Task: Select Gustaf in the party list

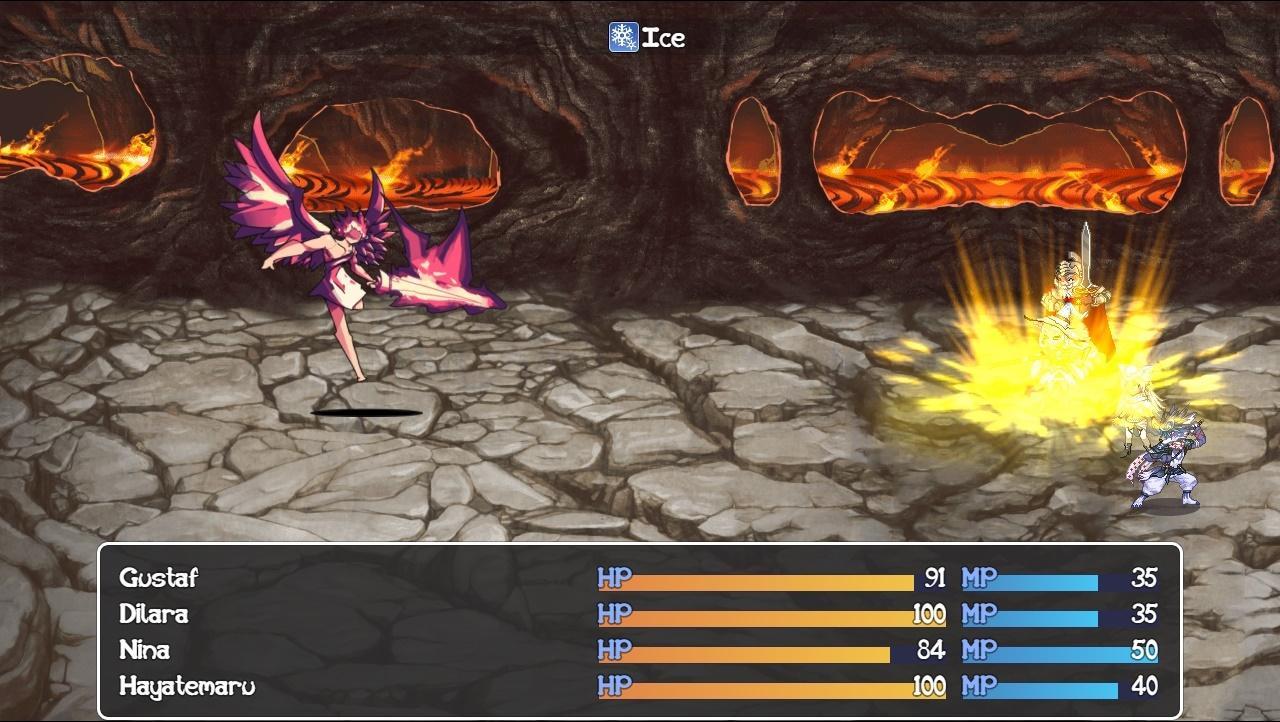Action: tap(159, 578)
